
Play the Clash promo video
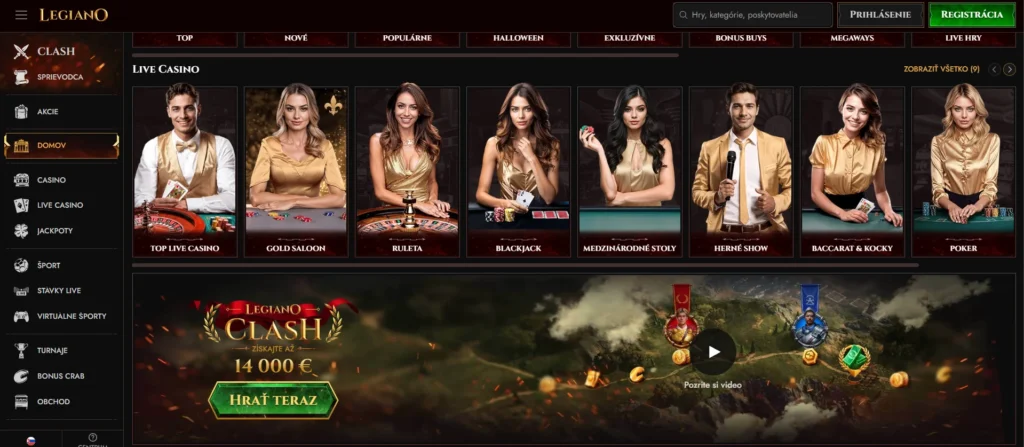tap(713, 352)
